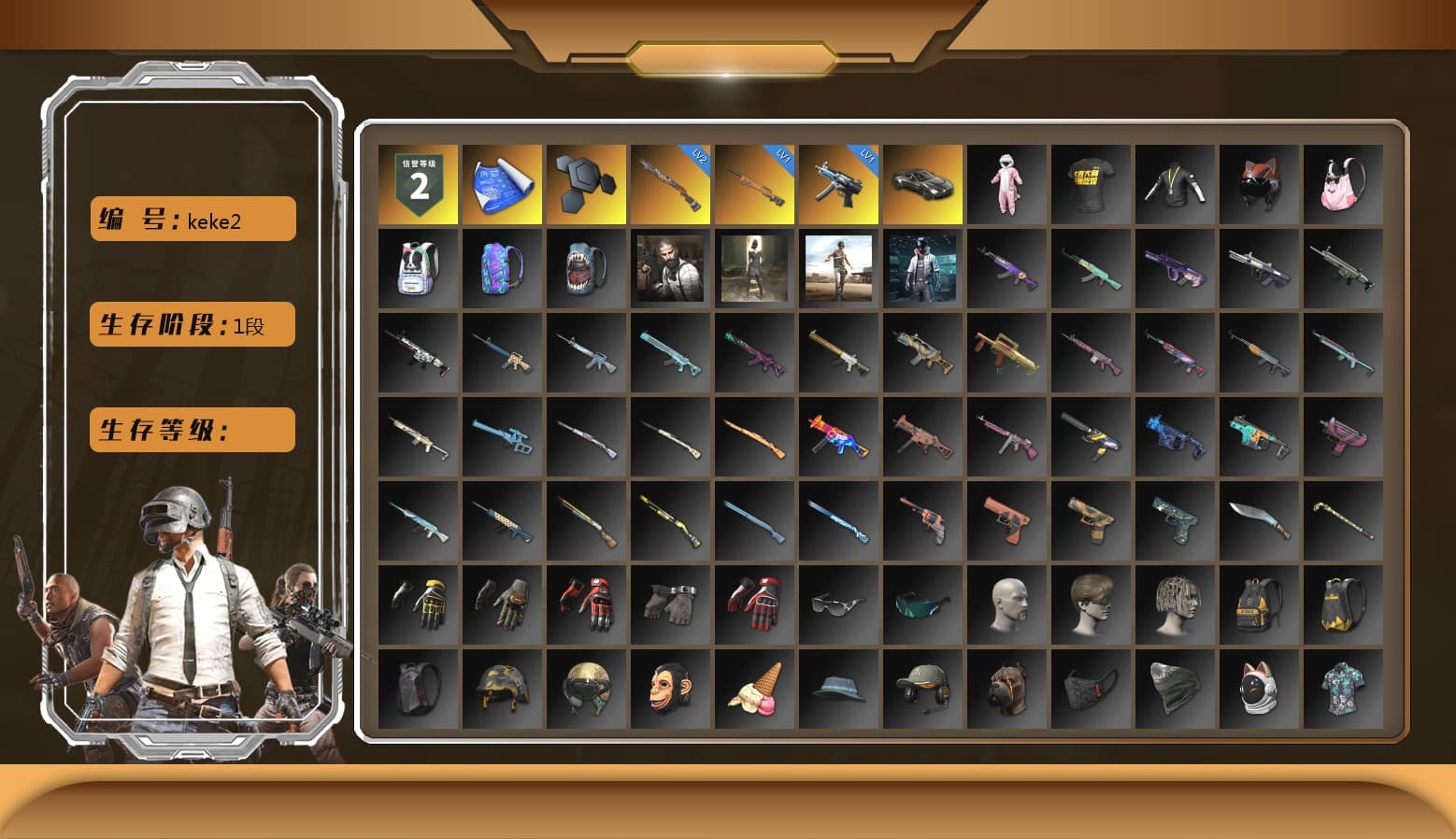Select the LV2 shotgun skin
Viewport: 1456px width, 839px height.
click(x=670, y=182)
